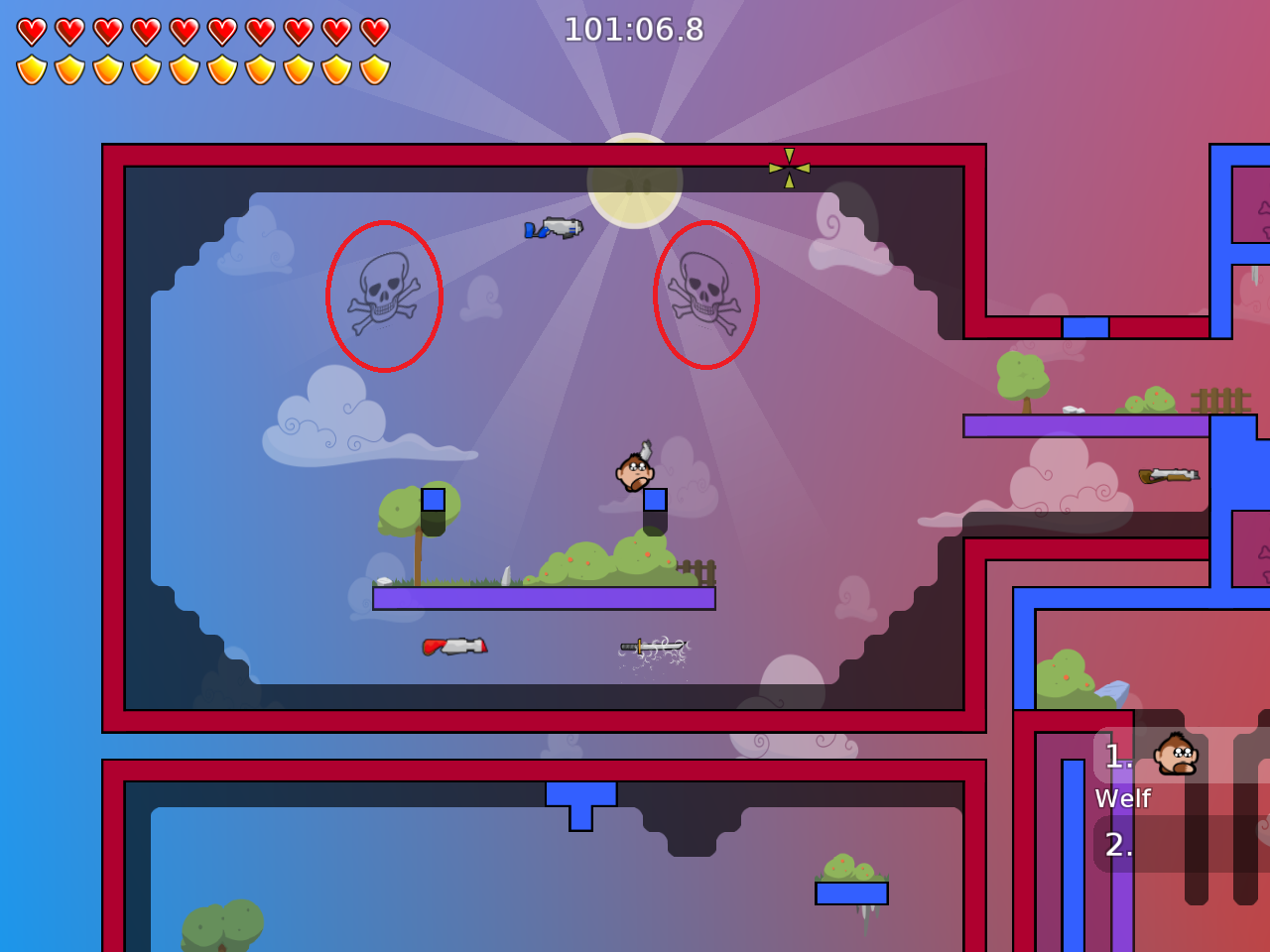Select the player name Welf on the scoreboard
The width and height of the screenshot is (1270, 952).
pyautogui.click(x=1123, y=798)
